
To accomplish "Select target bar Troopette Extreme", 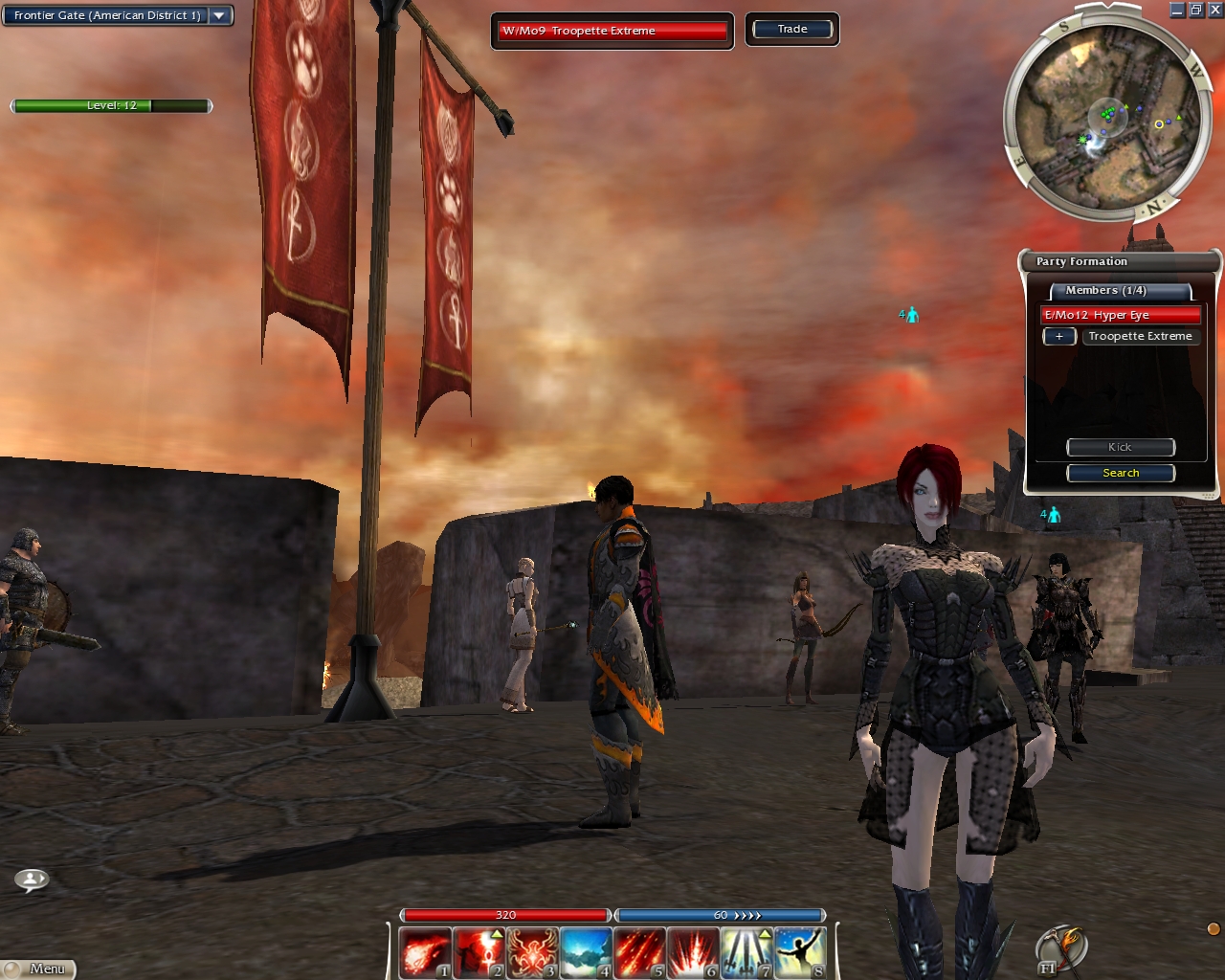I will click(x=612, y=31).
